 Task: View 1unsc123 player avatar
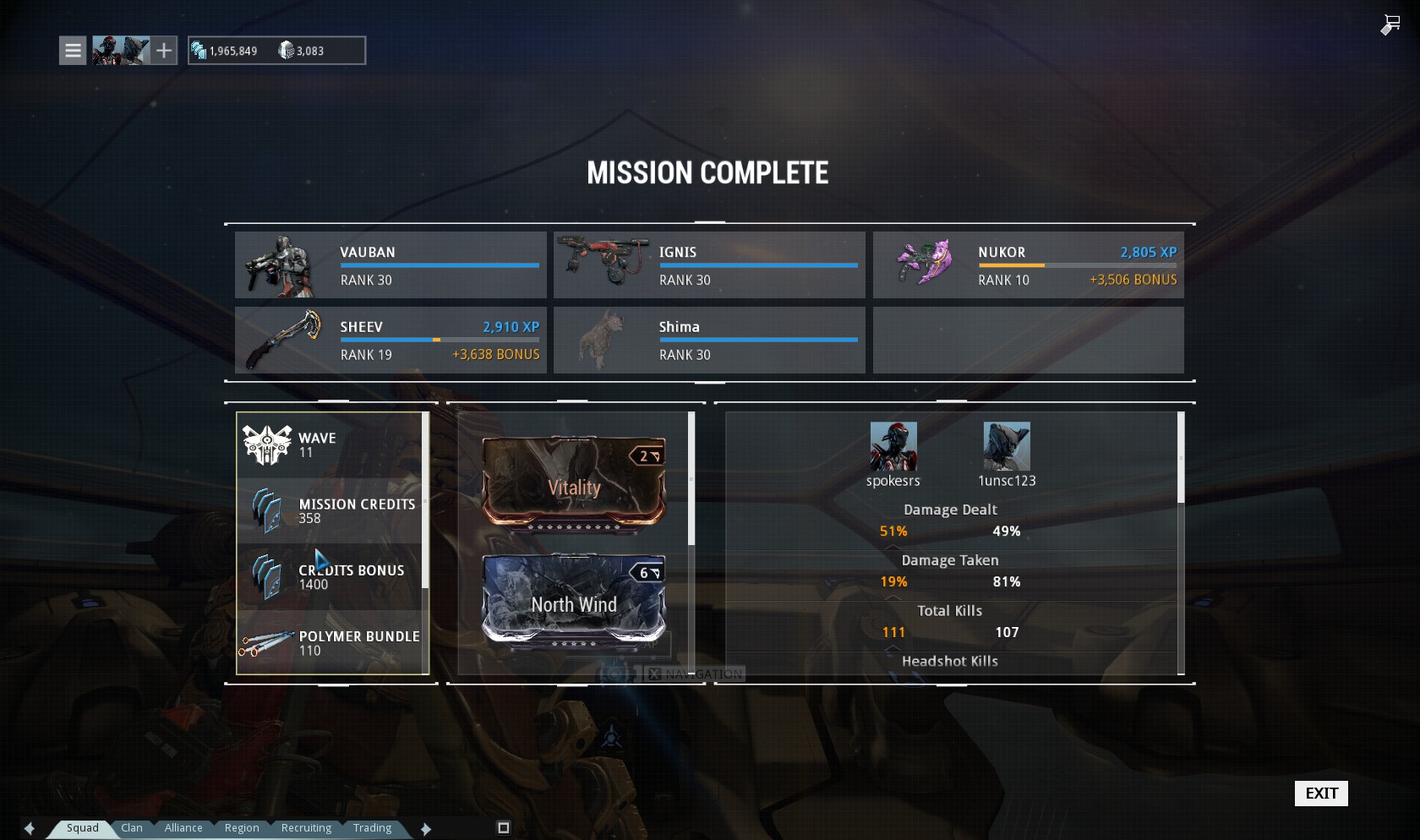point(1007,446)
